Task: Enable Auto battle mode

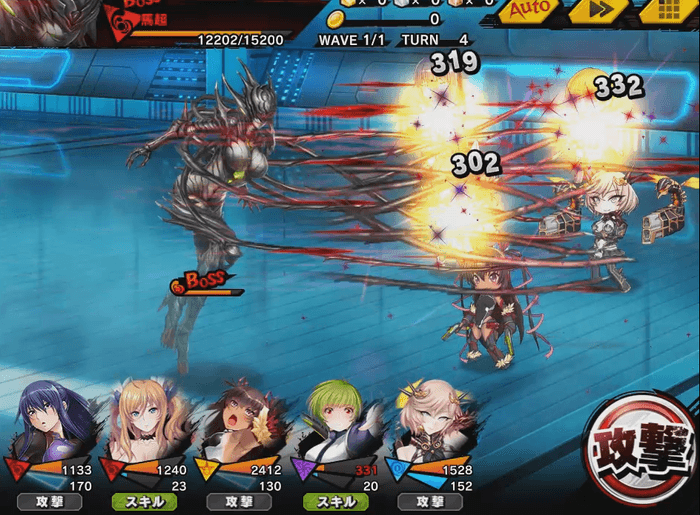Action: pos(531,11)
